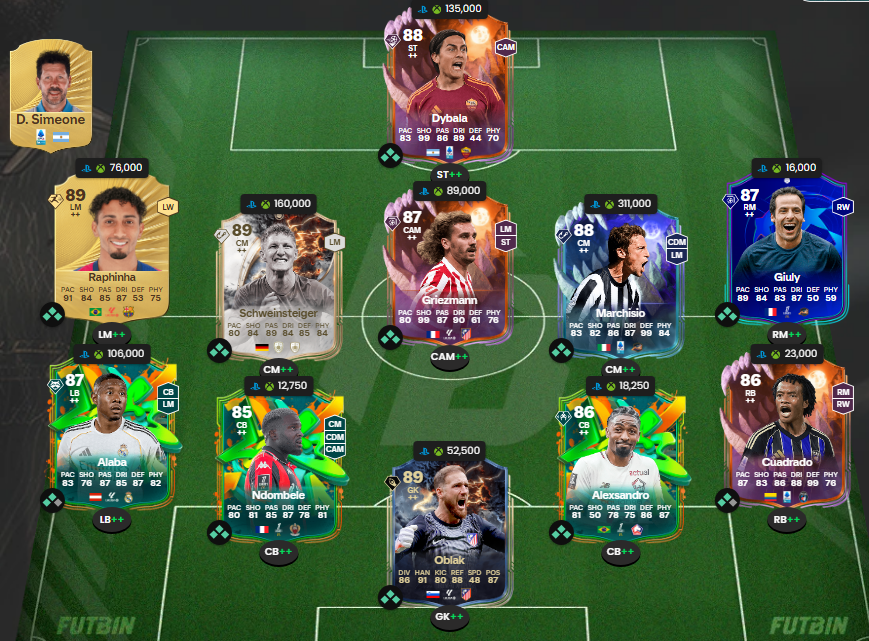Select the Alaba left back card
The height and width of the screenshot is (641, 869).
pyautogui.click(x=112, y=427)
